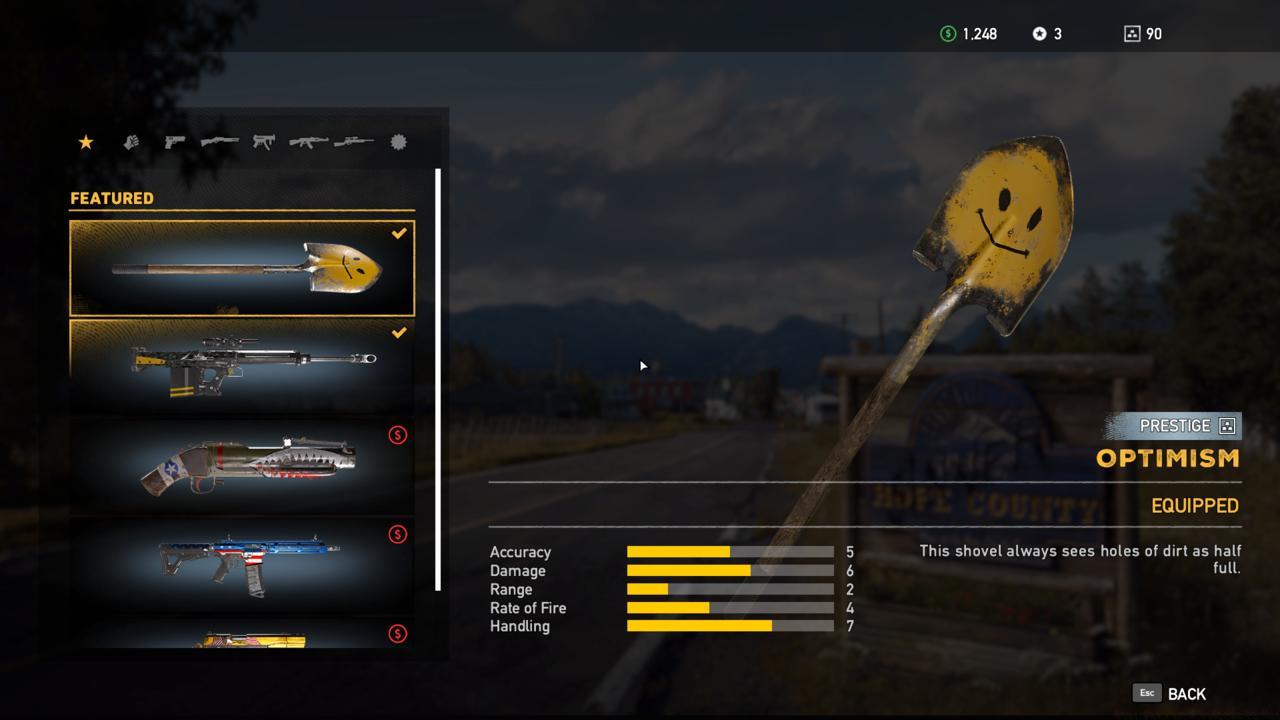
Task: Click the equipped checkmark on the Optimism shovel
Action: 398,234
